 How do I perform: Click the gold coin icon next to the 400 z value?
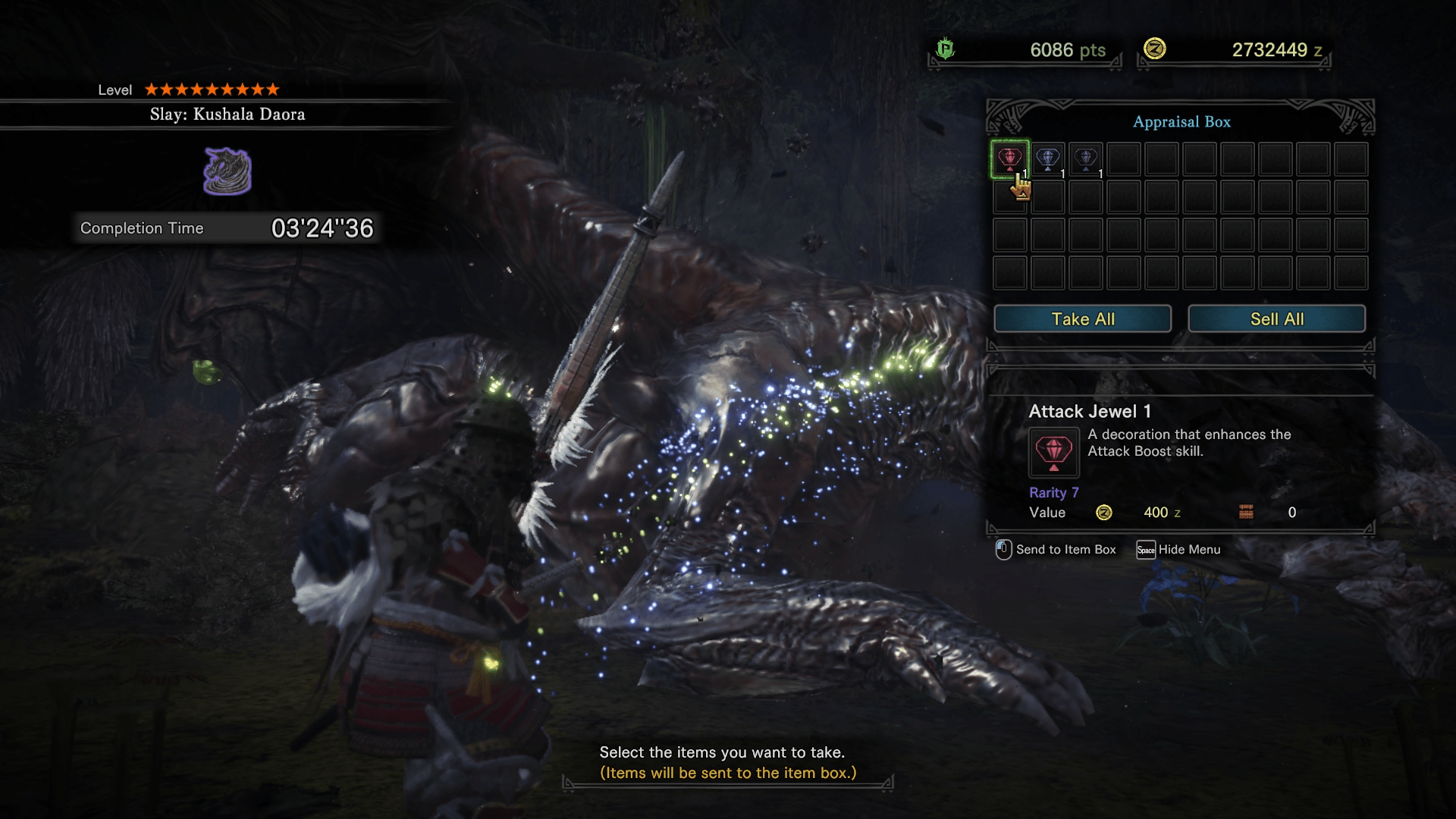pos(1104,513)
